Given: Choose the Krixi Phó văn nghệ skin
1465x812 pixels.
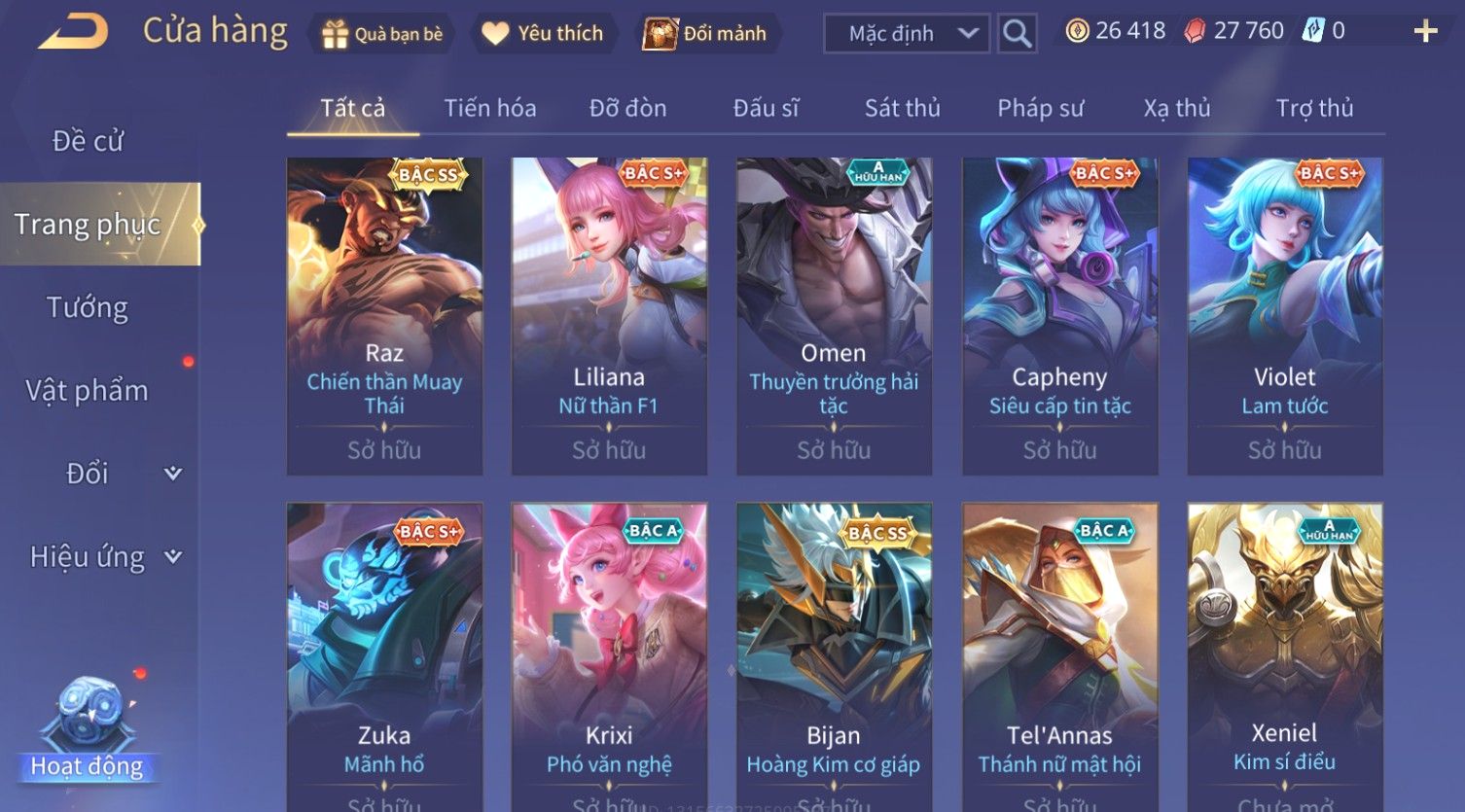Looking at the screenshot, I should tap(609, 652).
